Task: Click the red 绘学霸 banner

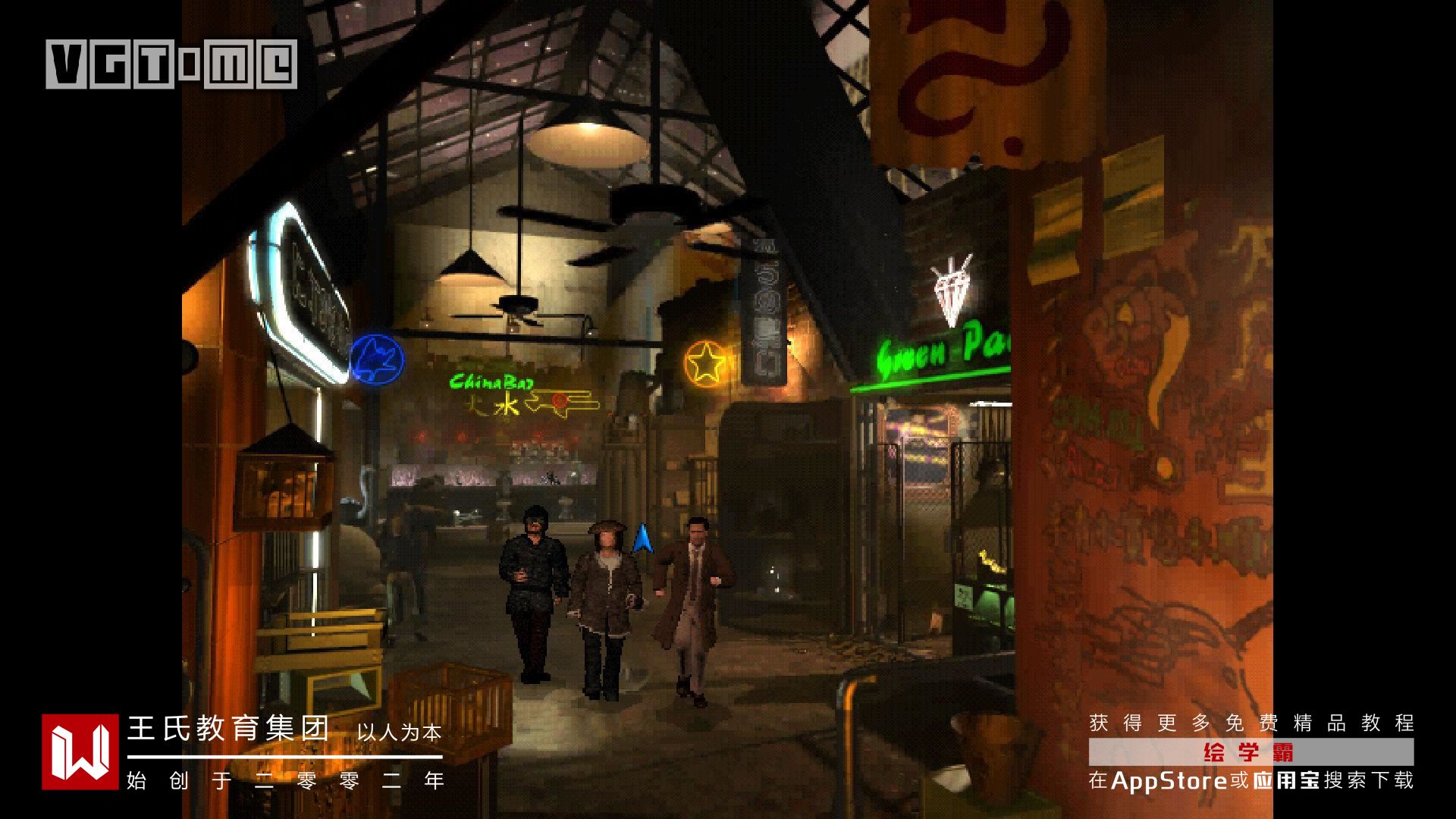Action: [1250, 752]
